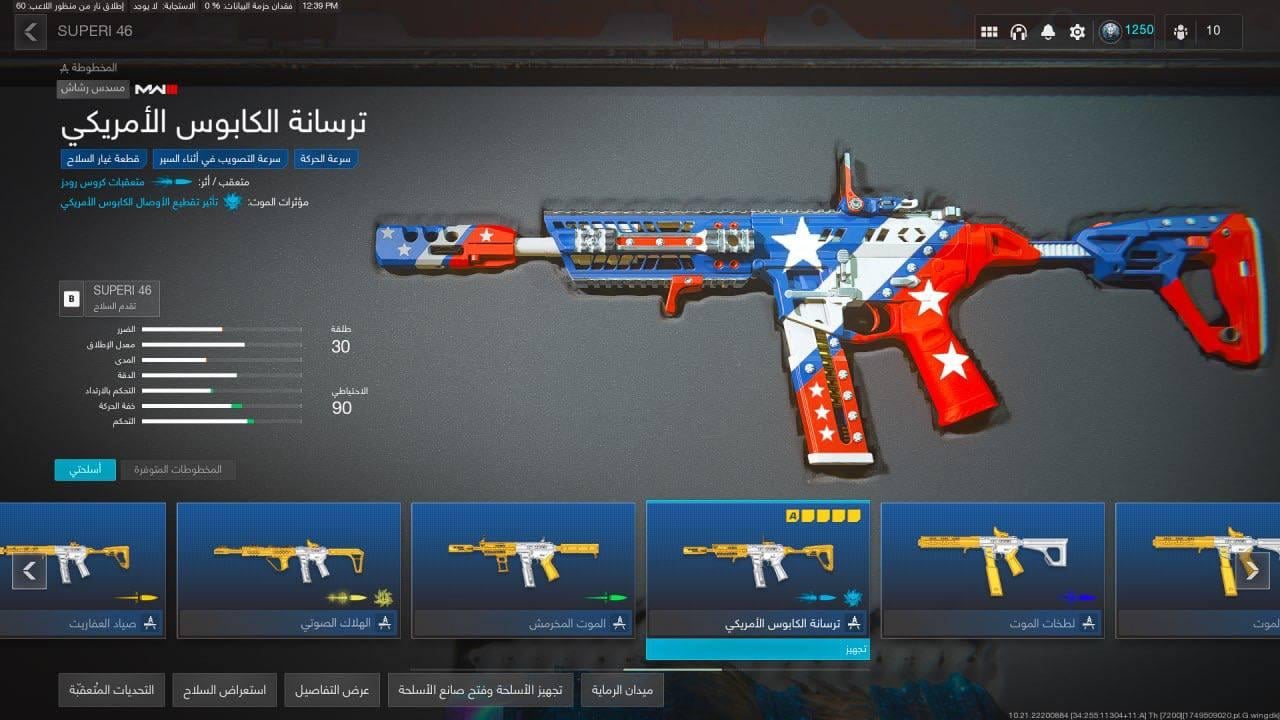Open the COD Points 1250 balance
The width and height of the screenshot is (1280, 720).
(1127, 31)
